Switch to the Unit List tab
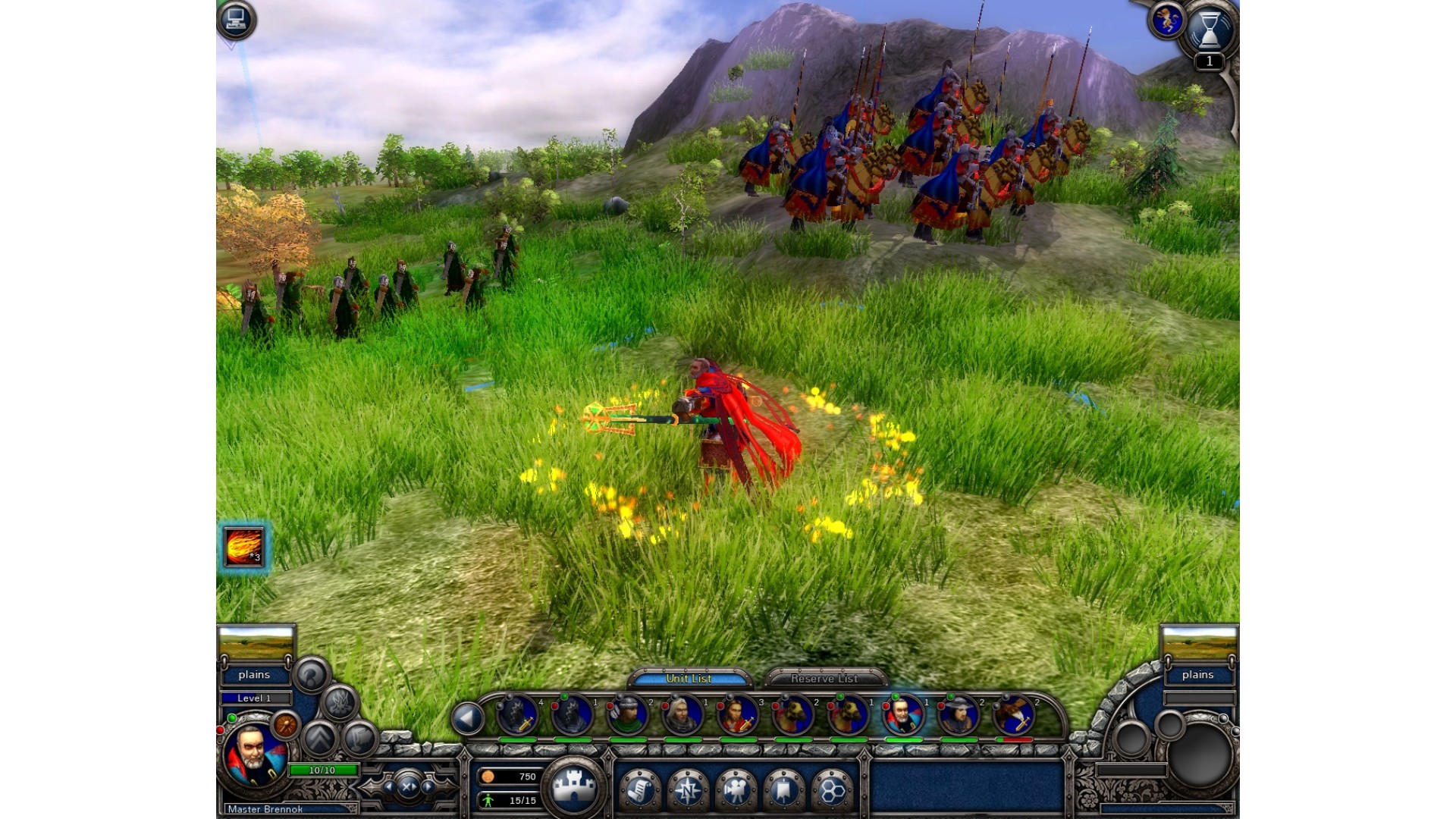Image resolution: width=1456 pixels, height=819 pixels. (x=689, y=678)
